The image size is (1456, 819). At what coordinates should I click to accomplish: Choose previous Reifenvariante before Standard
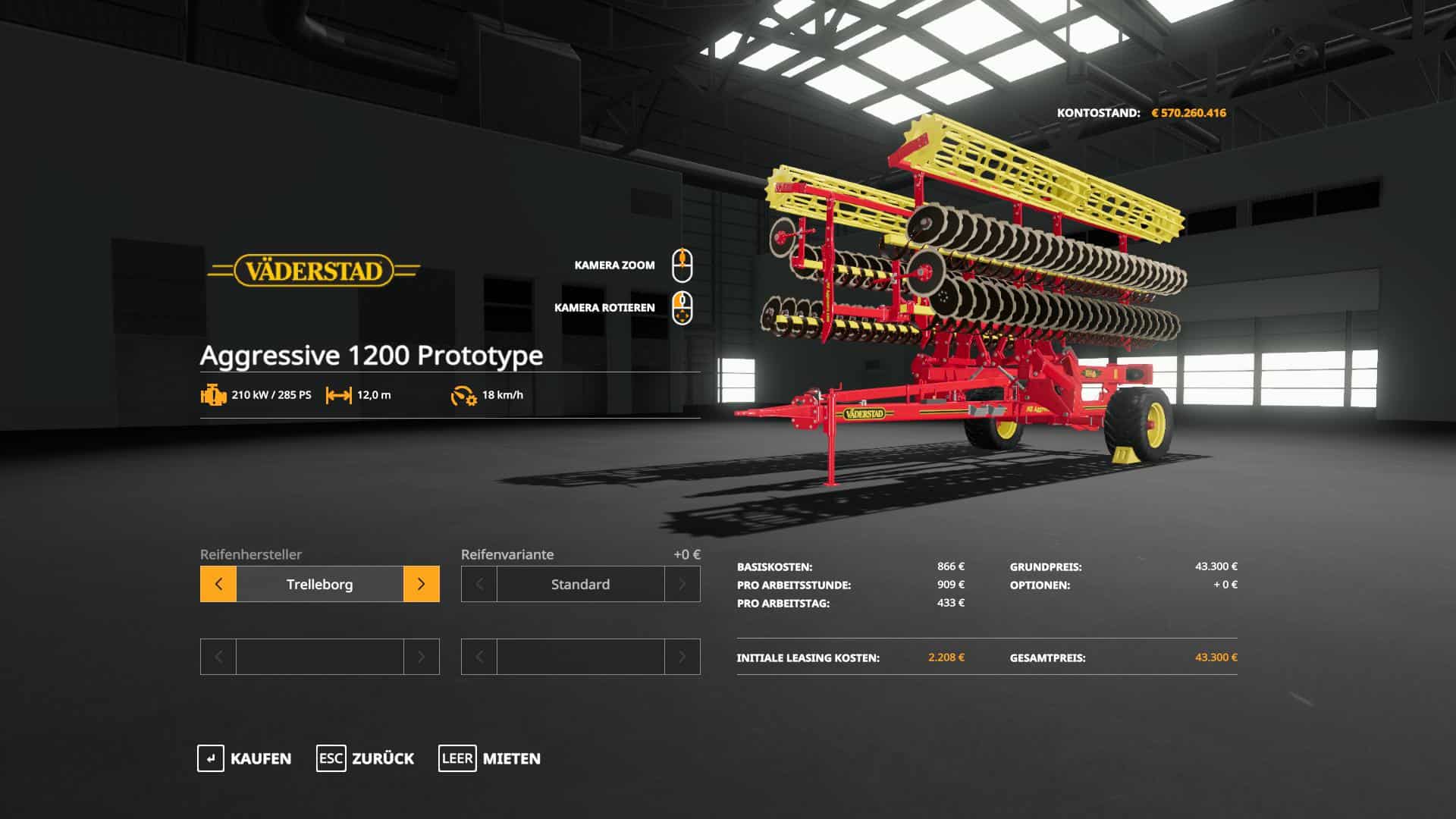point(479,584)
